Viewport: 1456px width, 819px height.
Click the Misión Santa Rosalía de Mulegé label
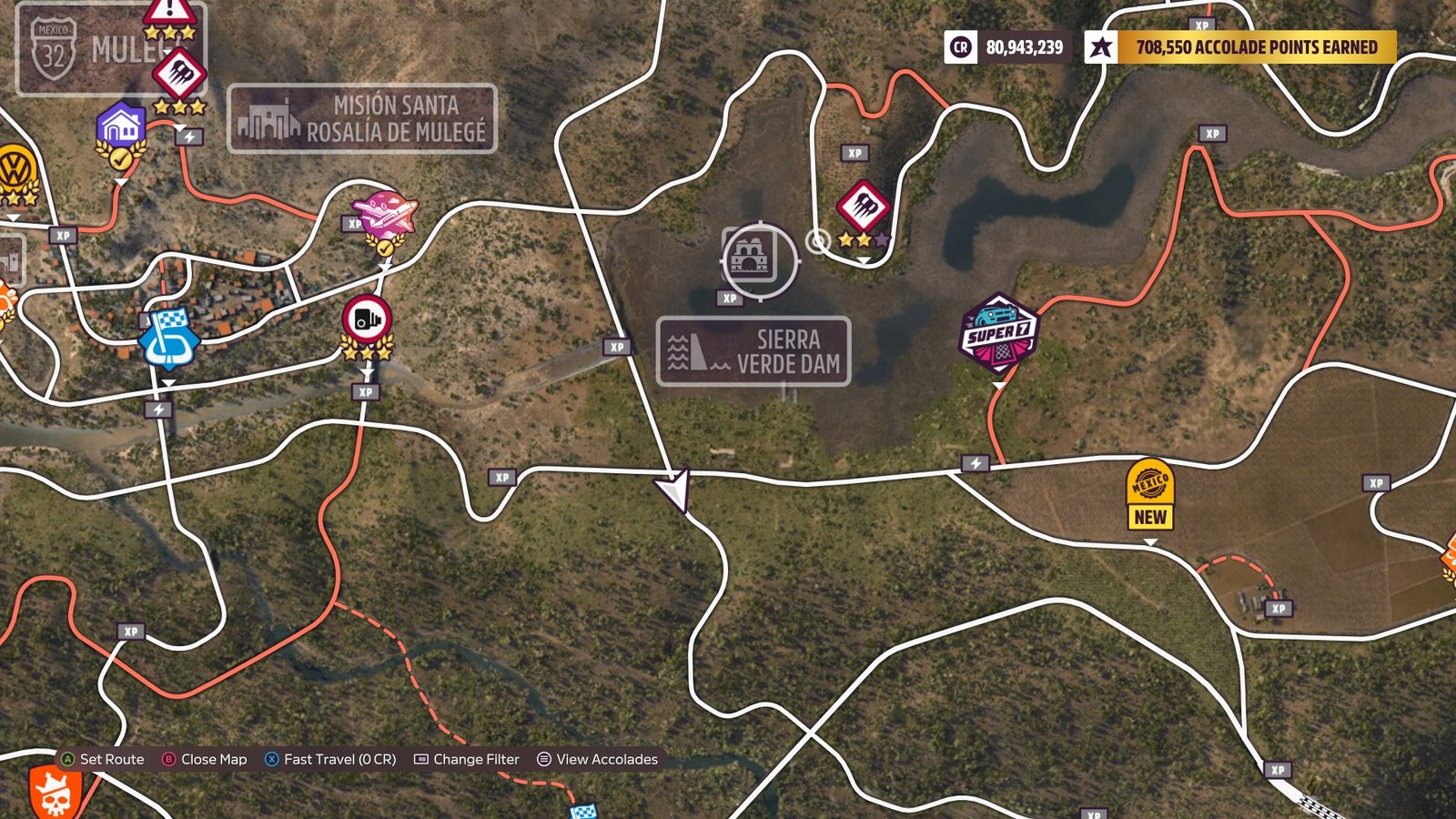tap(362, 118)
